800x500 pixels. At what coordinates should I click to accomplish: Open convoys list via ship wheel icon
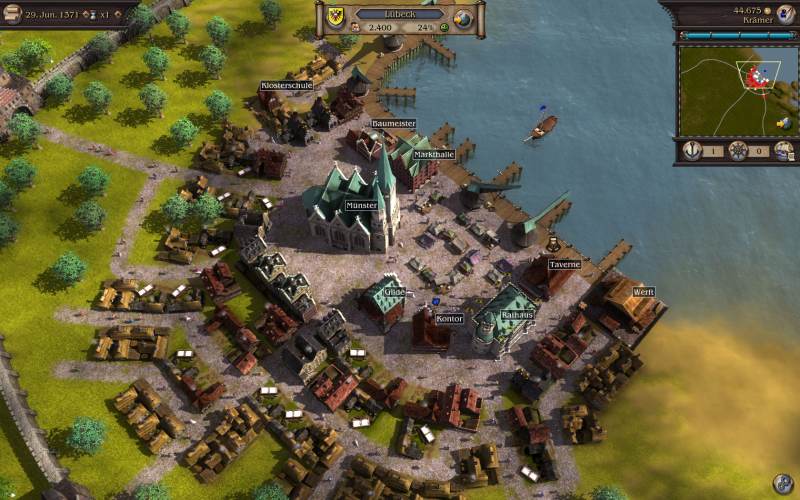point(738,150)
